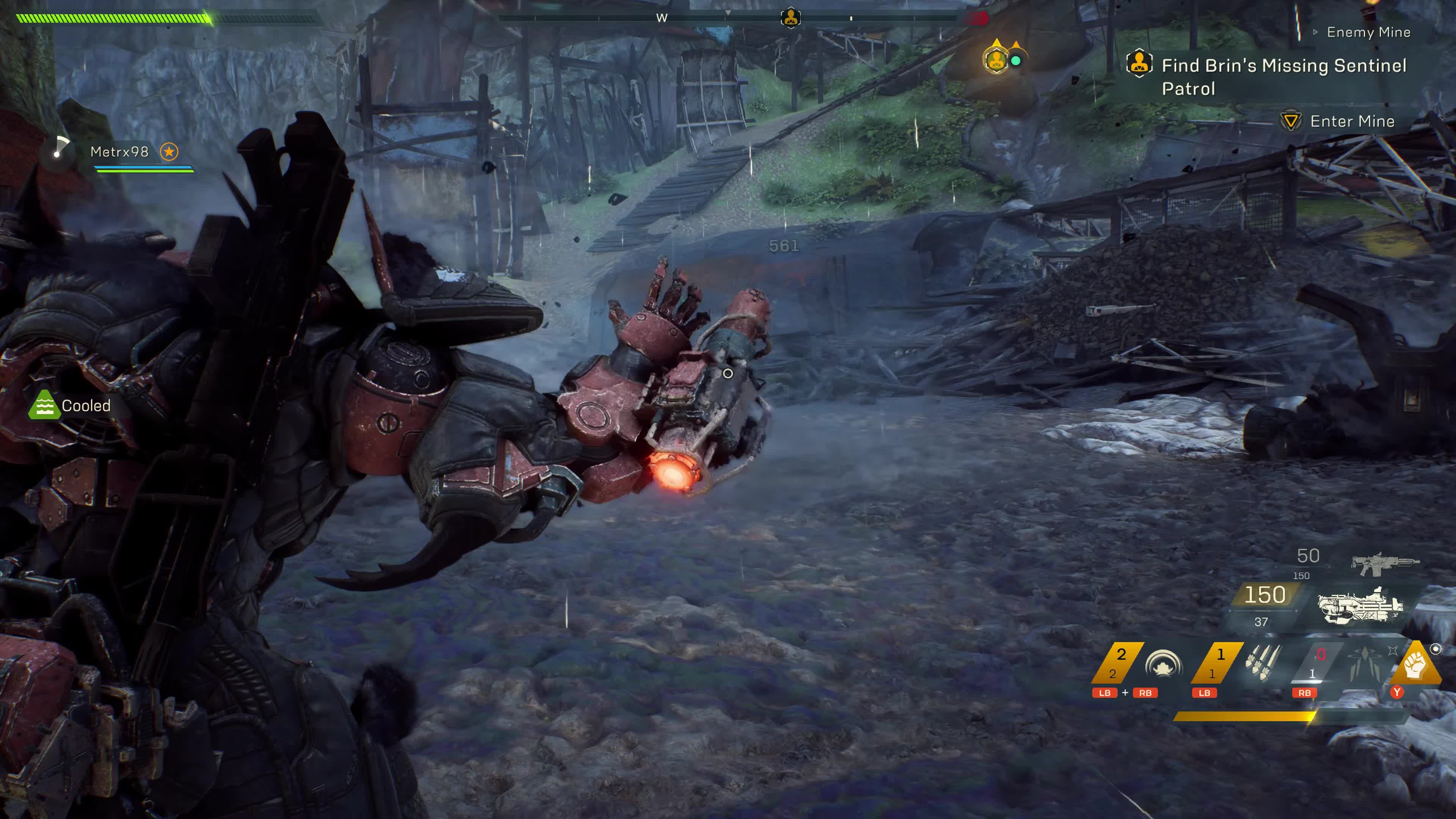The height and width of the screenshot is (819, 1456).
Task: Activate the shield pulse support ability
Action: click(1163, 664)
